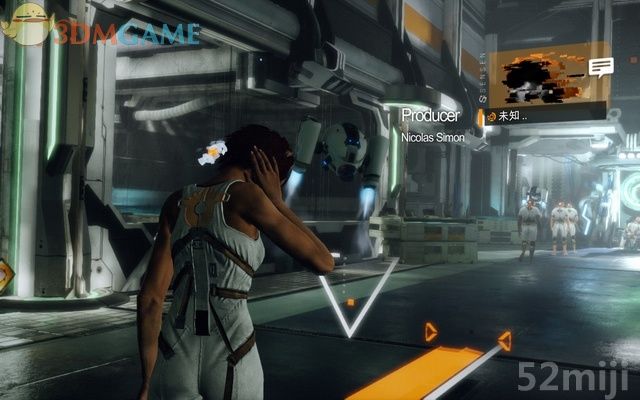Open the Sensen message speech bubble icon
640x400 pixels.
[x=600, y=67]
